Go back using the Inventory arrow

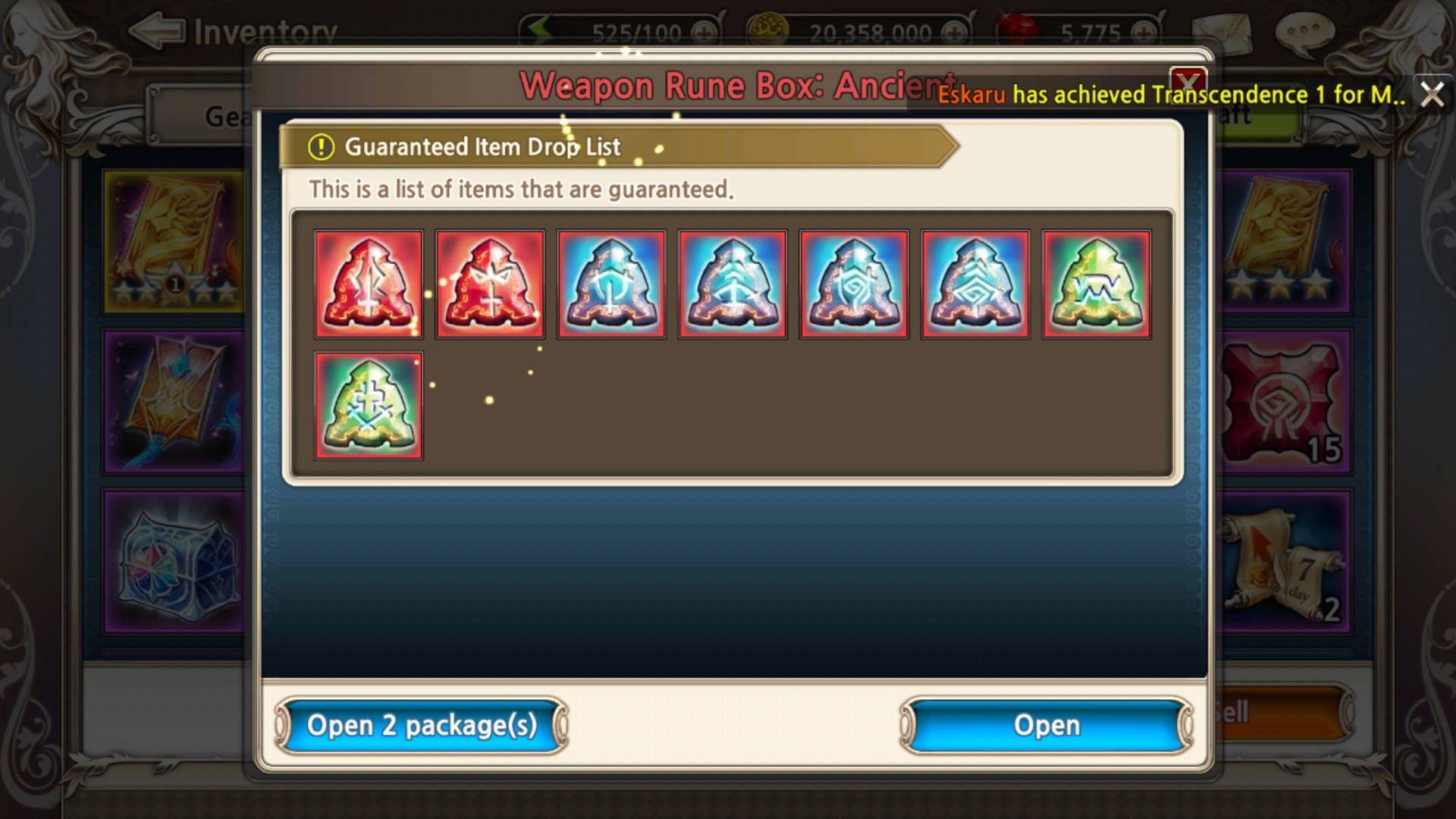pos(157,30)
